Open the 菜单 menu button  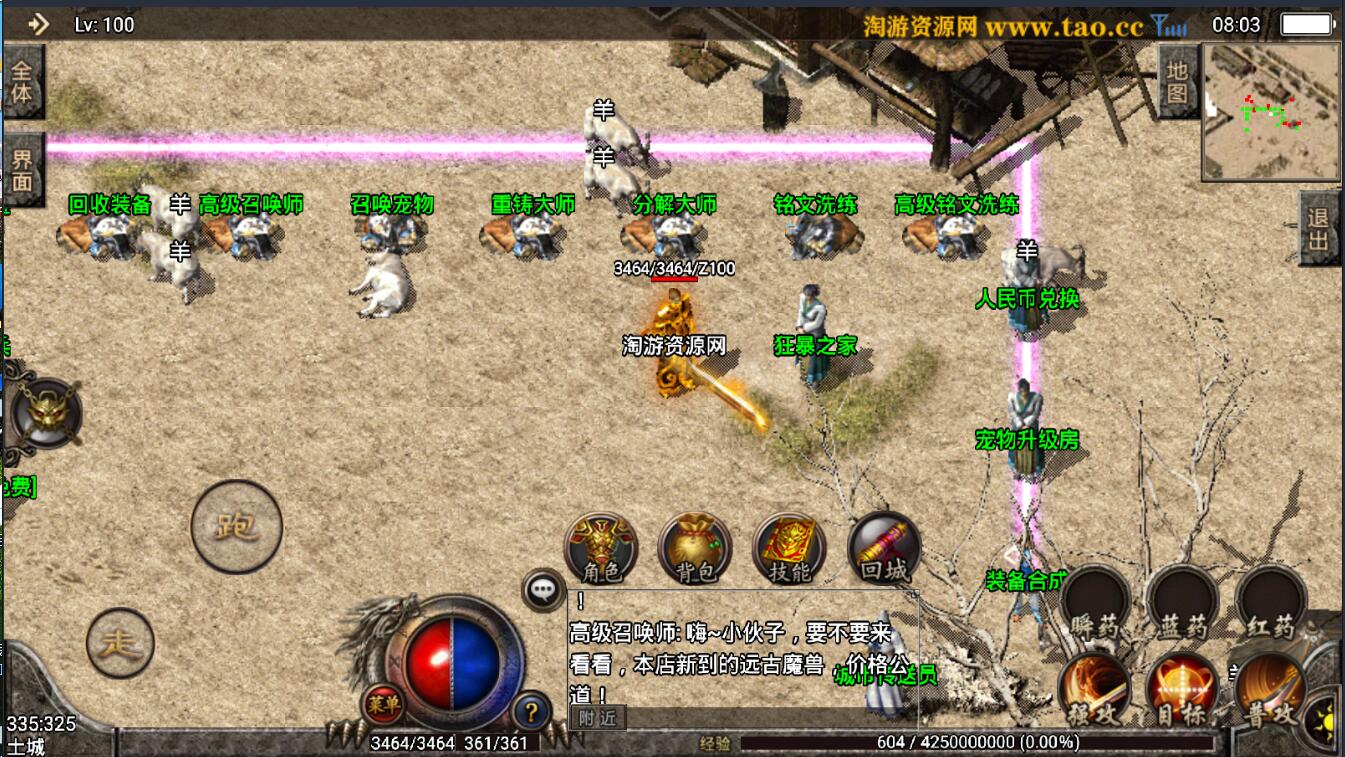click(382, 704)
